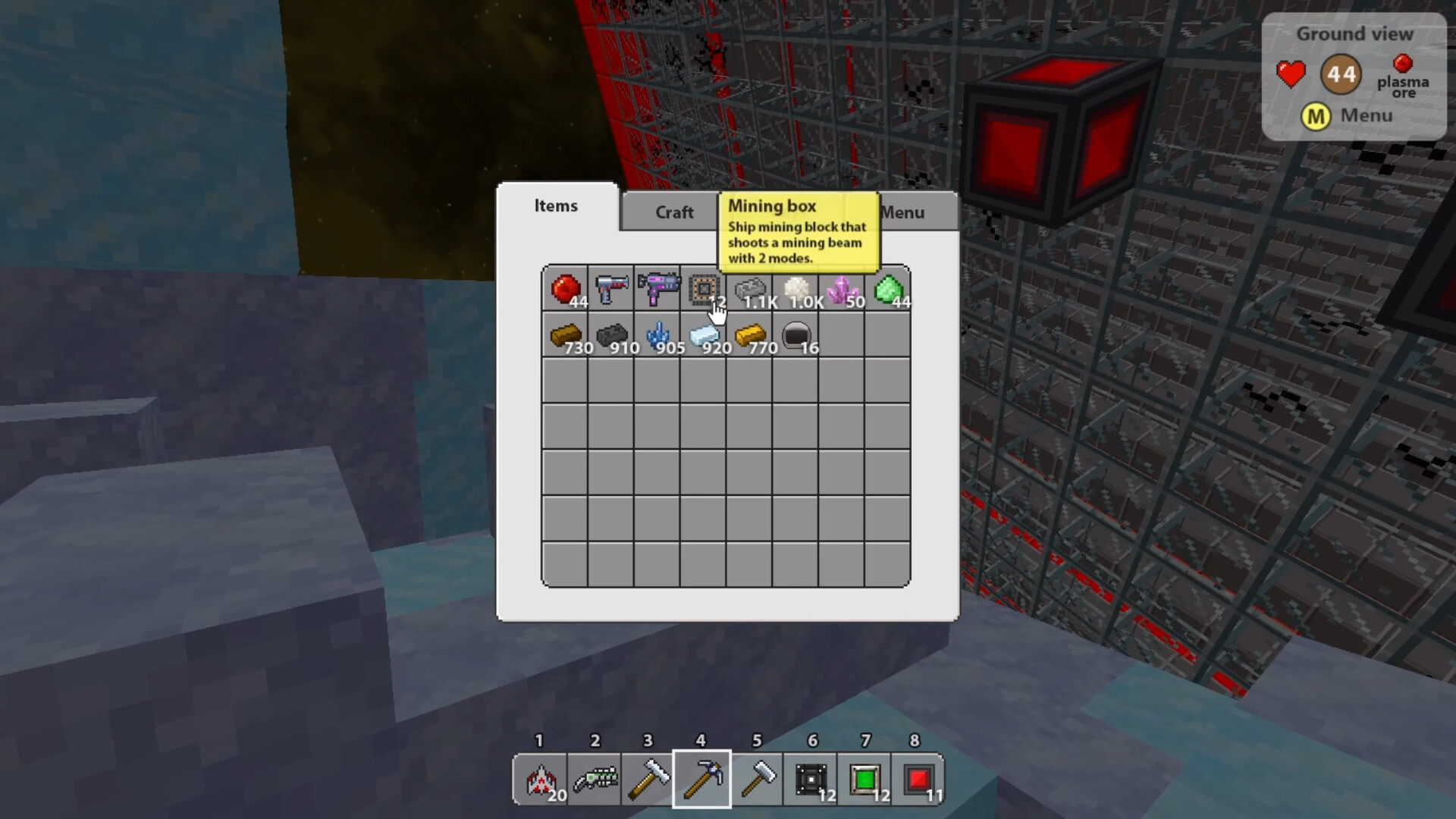Click the pink crystal stack of 50
The width and height of the screenshot is (1456, 819).
841,290
